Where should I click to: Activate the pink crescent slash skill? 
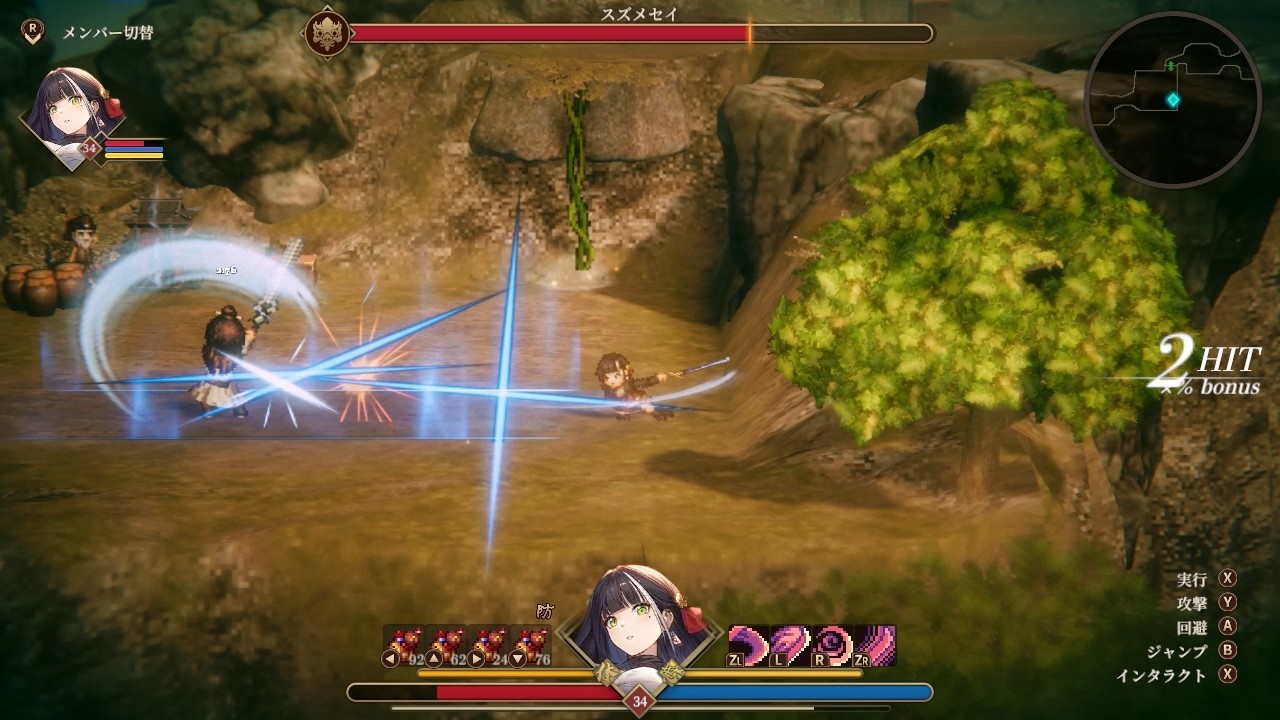point(748,644)
